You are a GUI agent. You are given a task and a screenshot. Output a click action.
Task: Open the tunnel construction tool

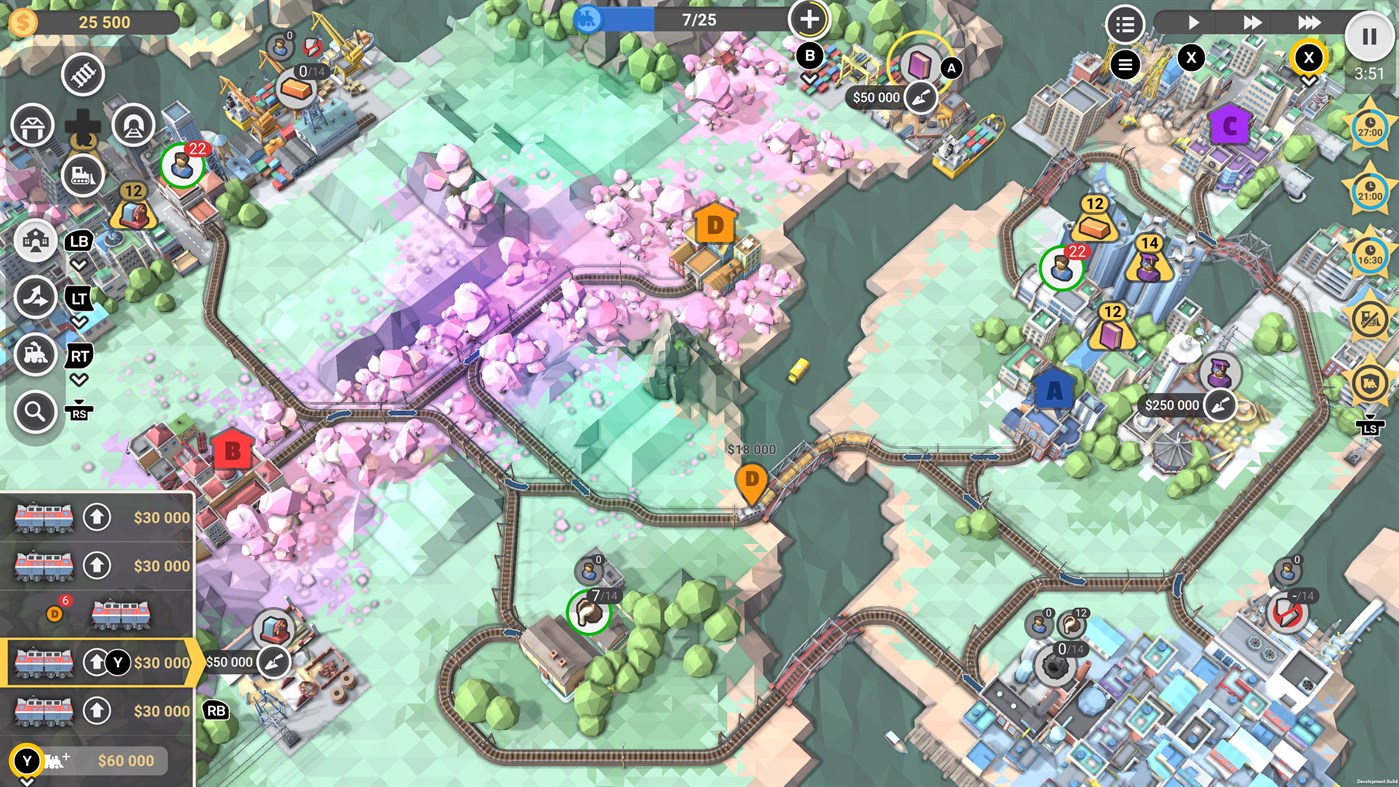pyautogui.click(x=133, y=125)
